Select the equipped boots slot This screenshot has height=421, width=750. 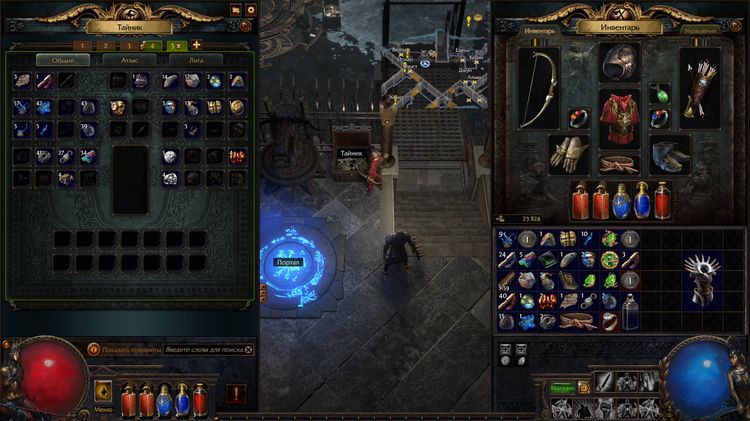click(x=669, y=152)
